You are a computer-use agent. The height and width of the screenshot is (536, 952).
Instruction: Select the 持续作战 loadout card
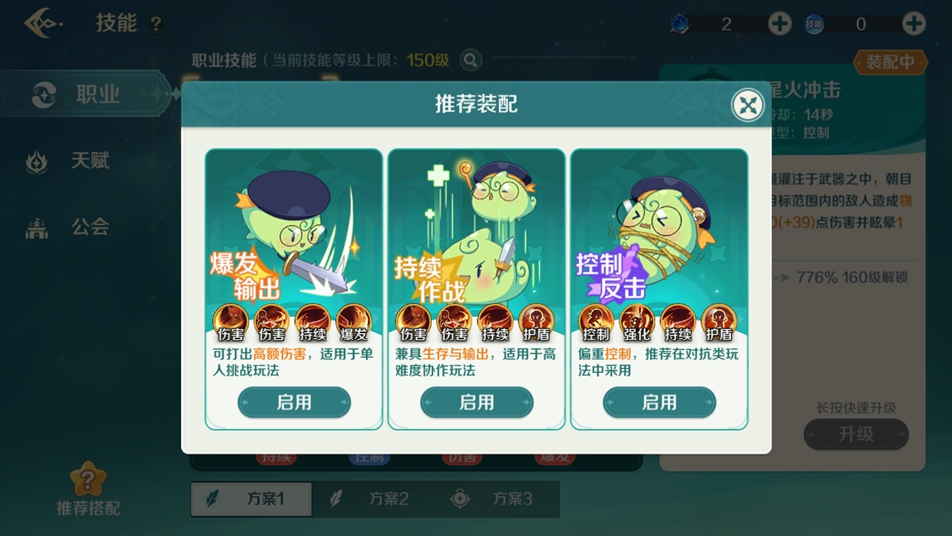[477, 240]
